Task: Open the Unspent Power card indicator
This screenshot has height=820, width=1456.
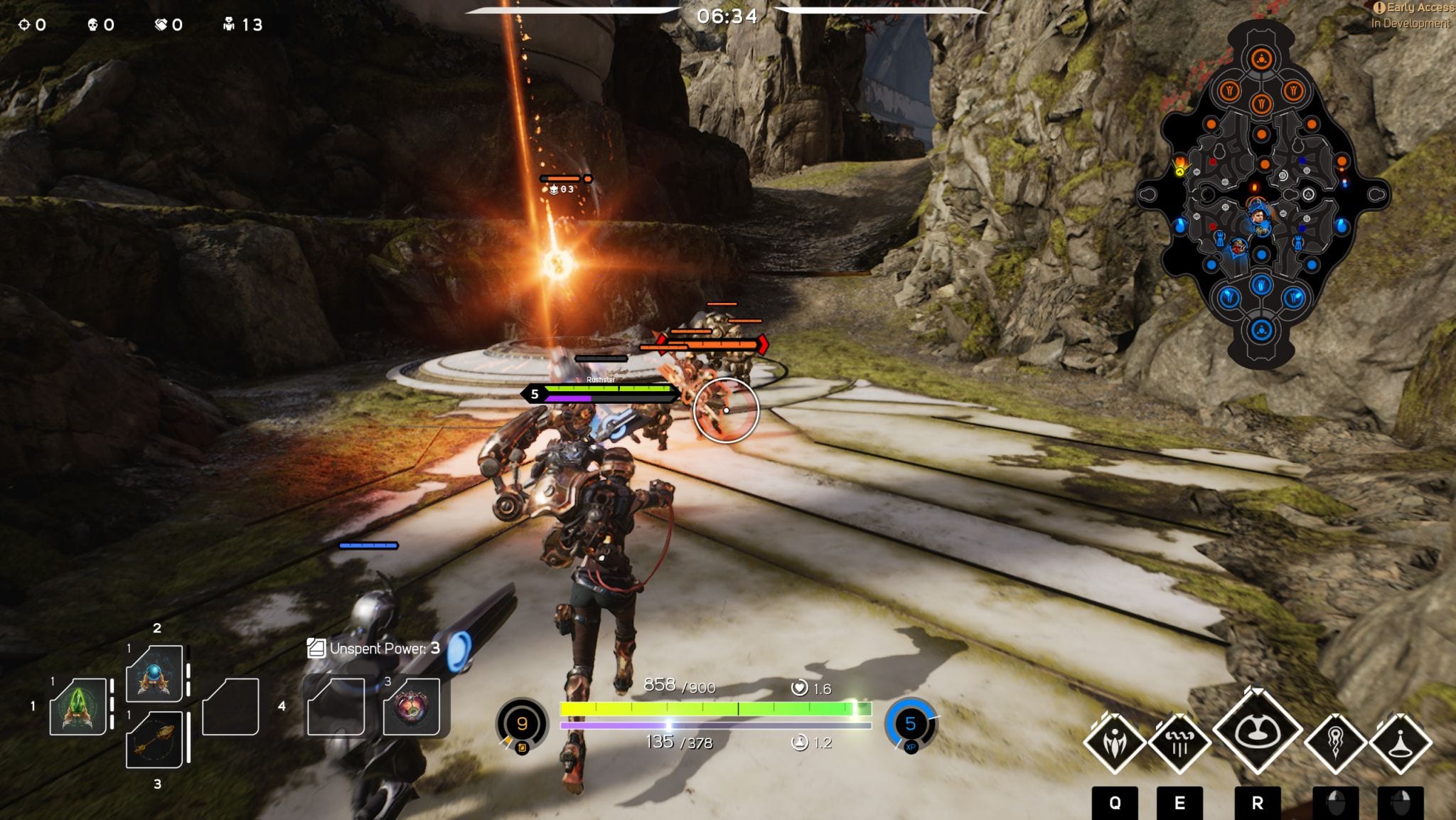Action: coord(374,649)
